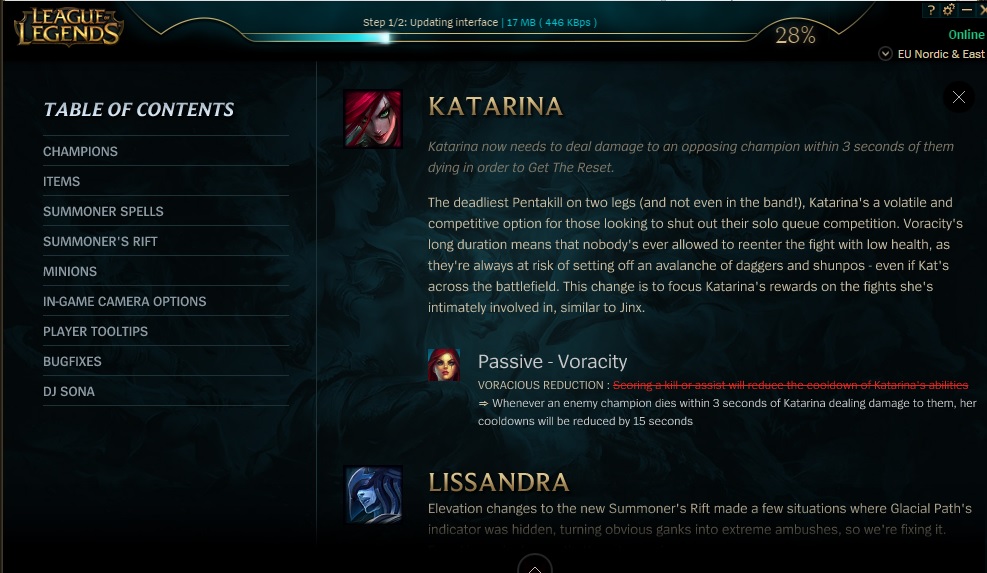Click the Voracity passive ability icon
Screen dimensions: 987x573
[444, 365]
